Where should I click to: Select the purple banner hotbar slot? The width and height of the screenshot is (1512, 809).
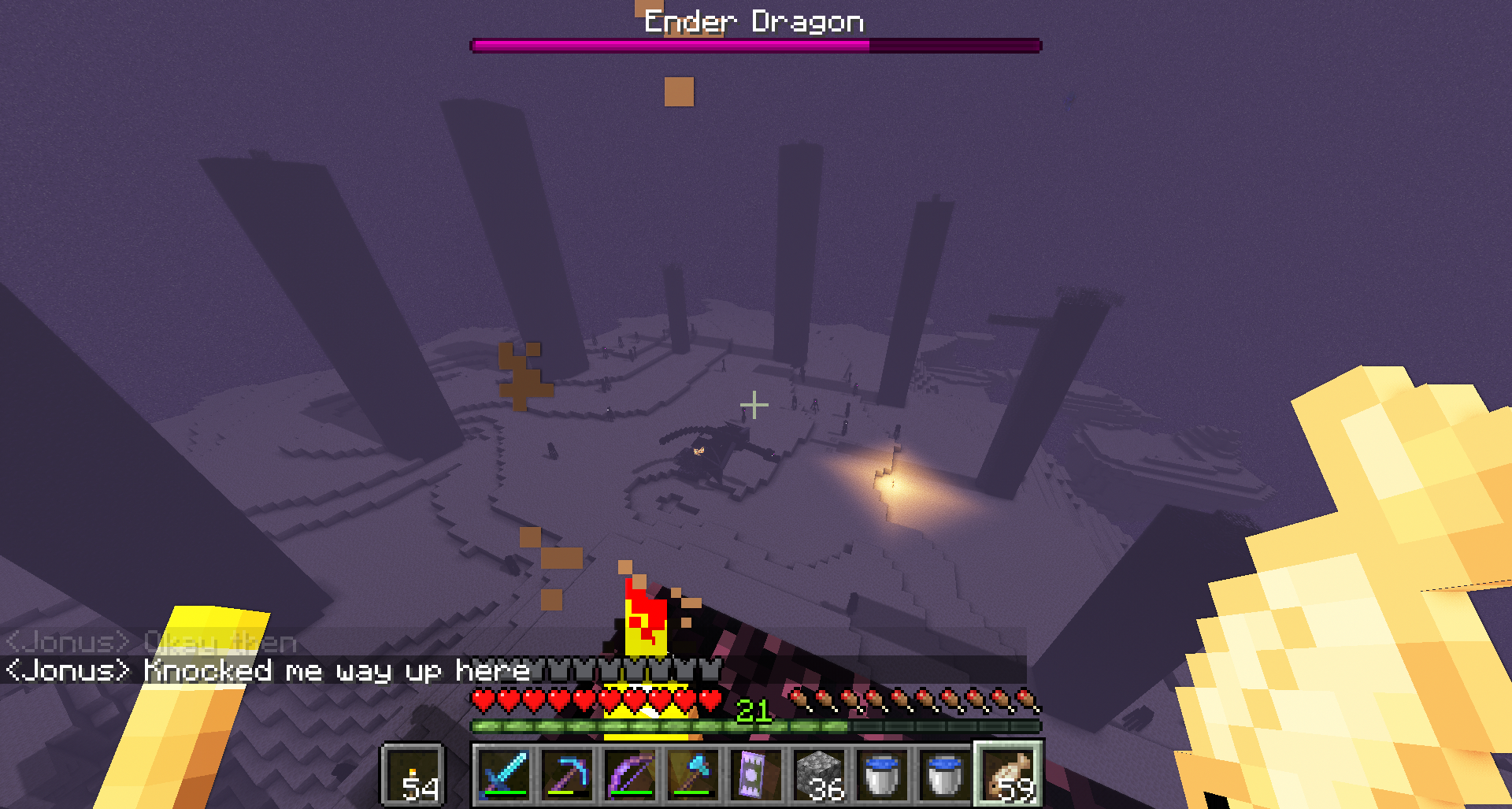tap(756, 774)
